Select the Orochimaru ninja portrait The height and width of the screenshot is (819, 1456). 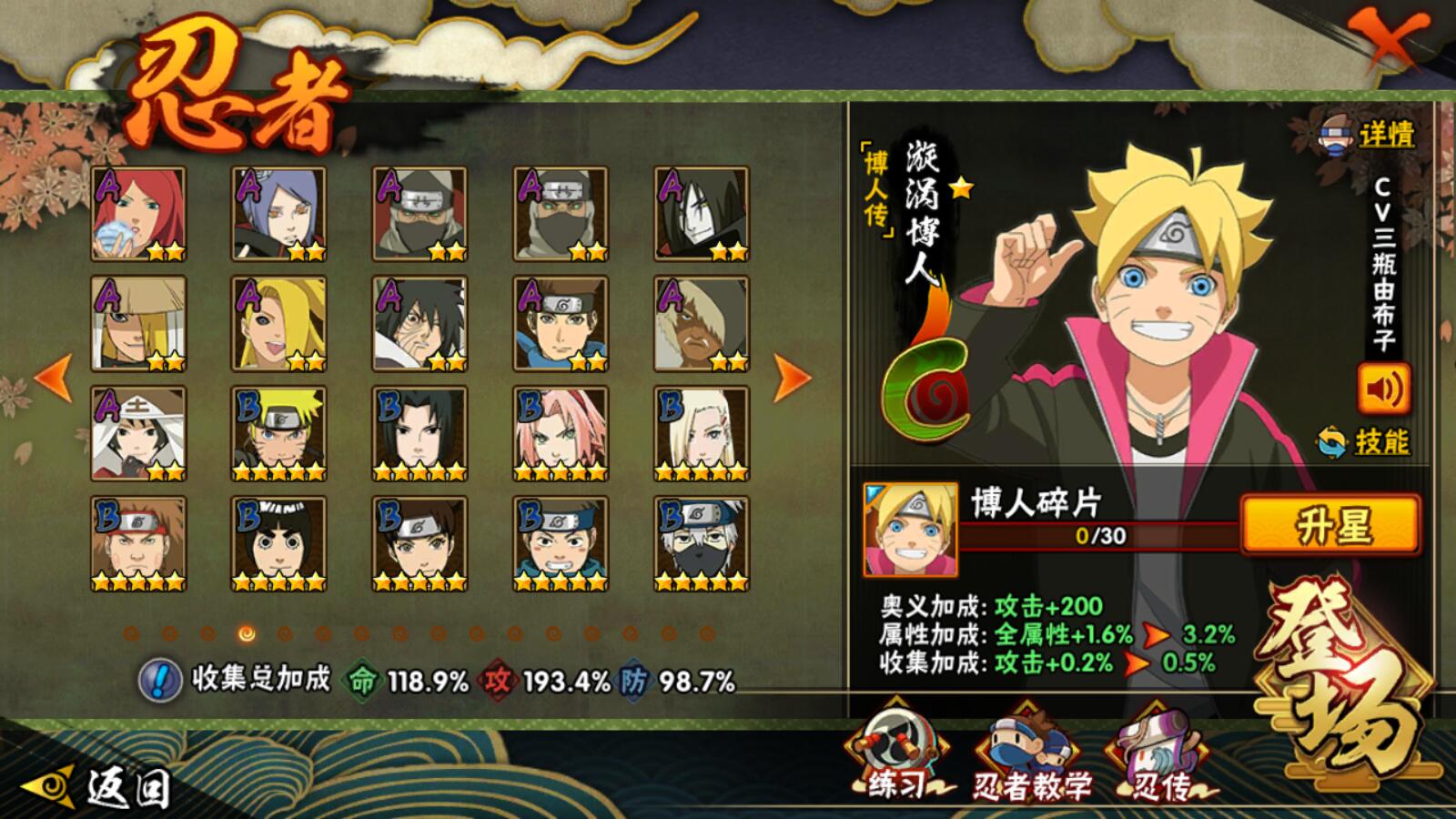click(701, 214)
